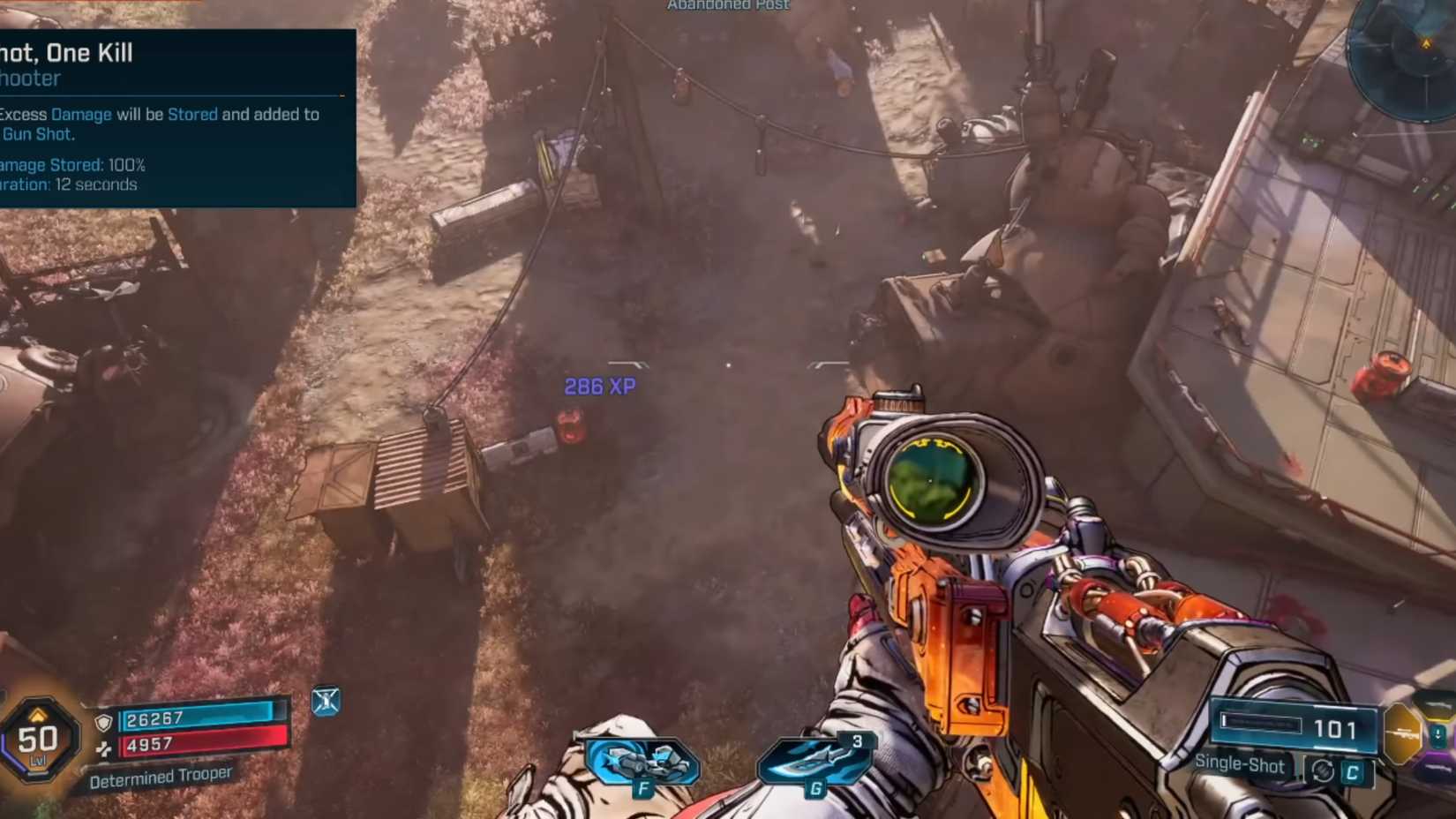Image resolution: width=1456 pixels, height=819 pixels.
Task: Expand the purple weapon slot in the wheel
Action: click(x=1438, y=766)
